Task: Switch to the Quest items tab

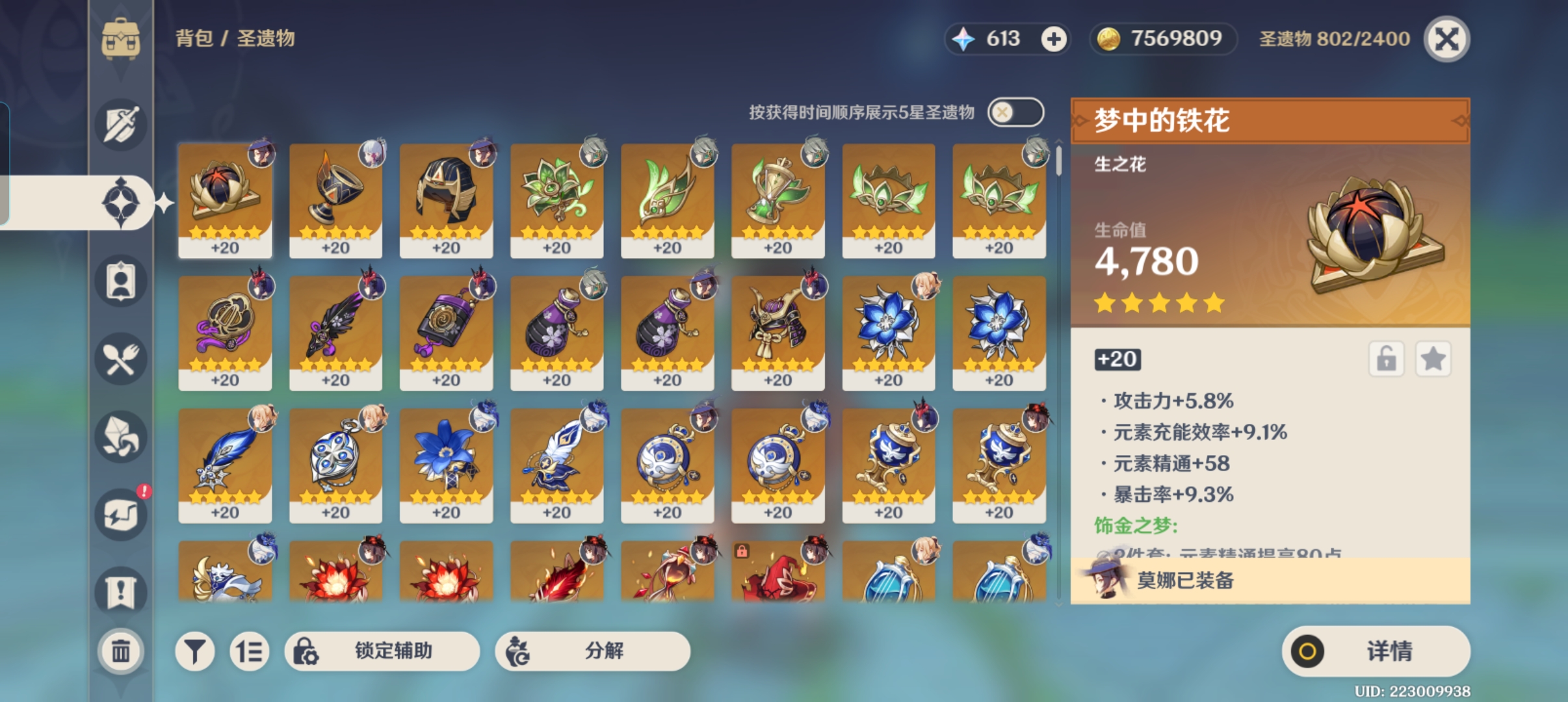Action: point(121,591)
